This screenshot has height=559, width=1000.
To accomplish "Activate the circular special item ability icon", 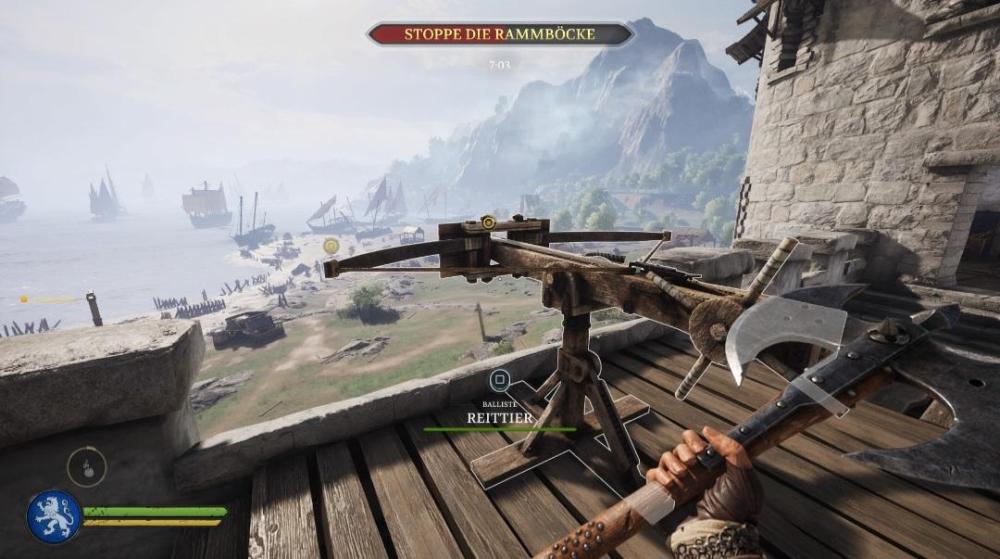I will [87, 467].
